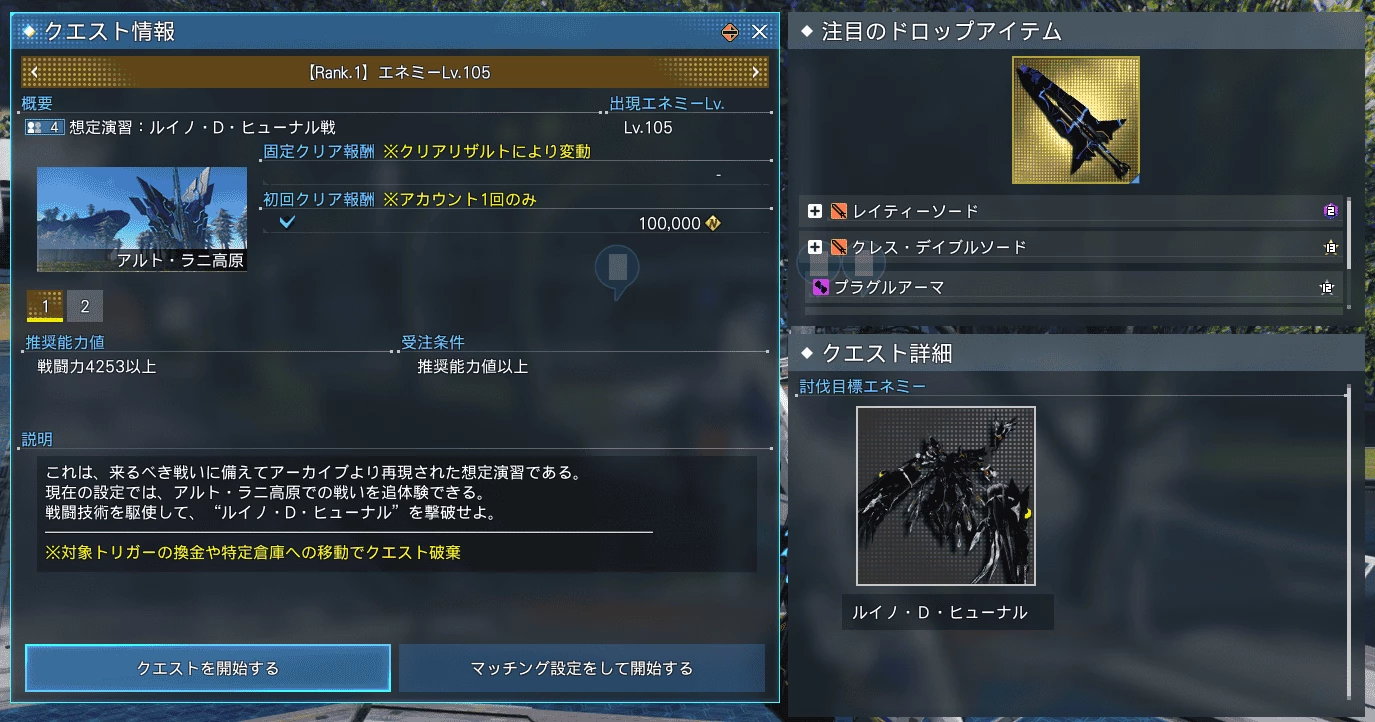
Task: Click the rarity 12 badge on プラグルアーマ
Action: click(1330, 287)
